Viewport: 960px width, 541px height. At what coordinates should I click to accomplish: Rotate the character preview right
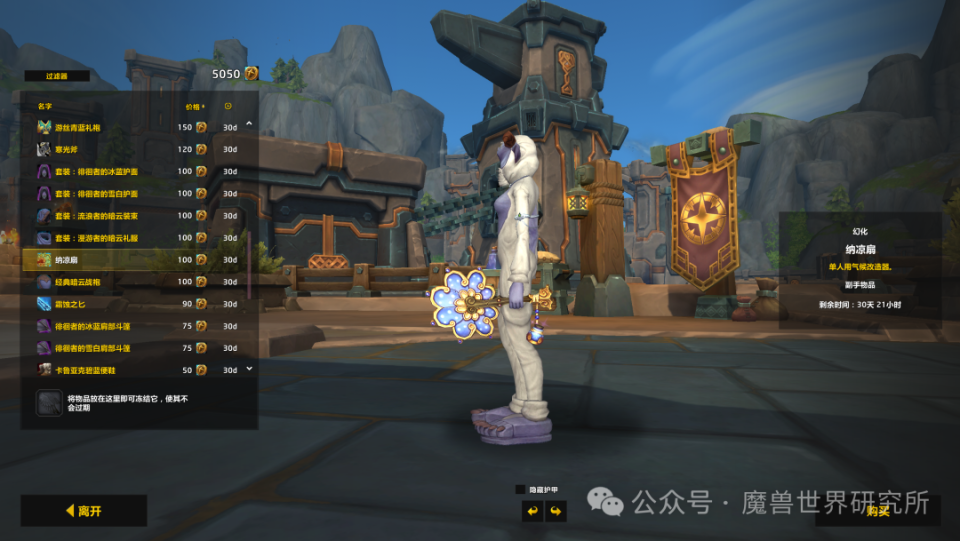[x=556, y=511]
